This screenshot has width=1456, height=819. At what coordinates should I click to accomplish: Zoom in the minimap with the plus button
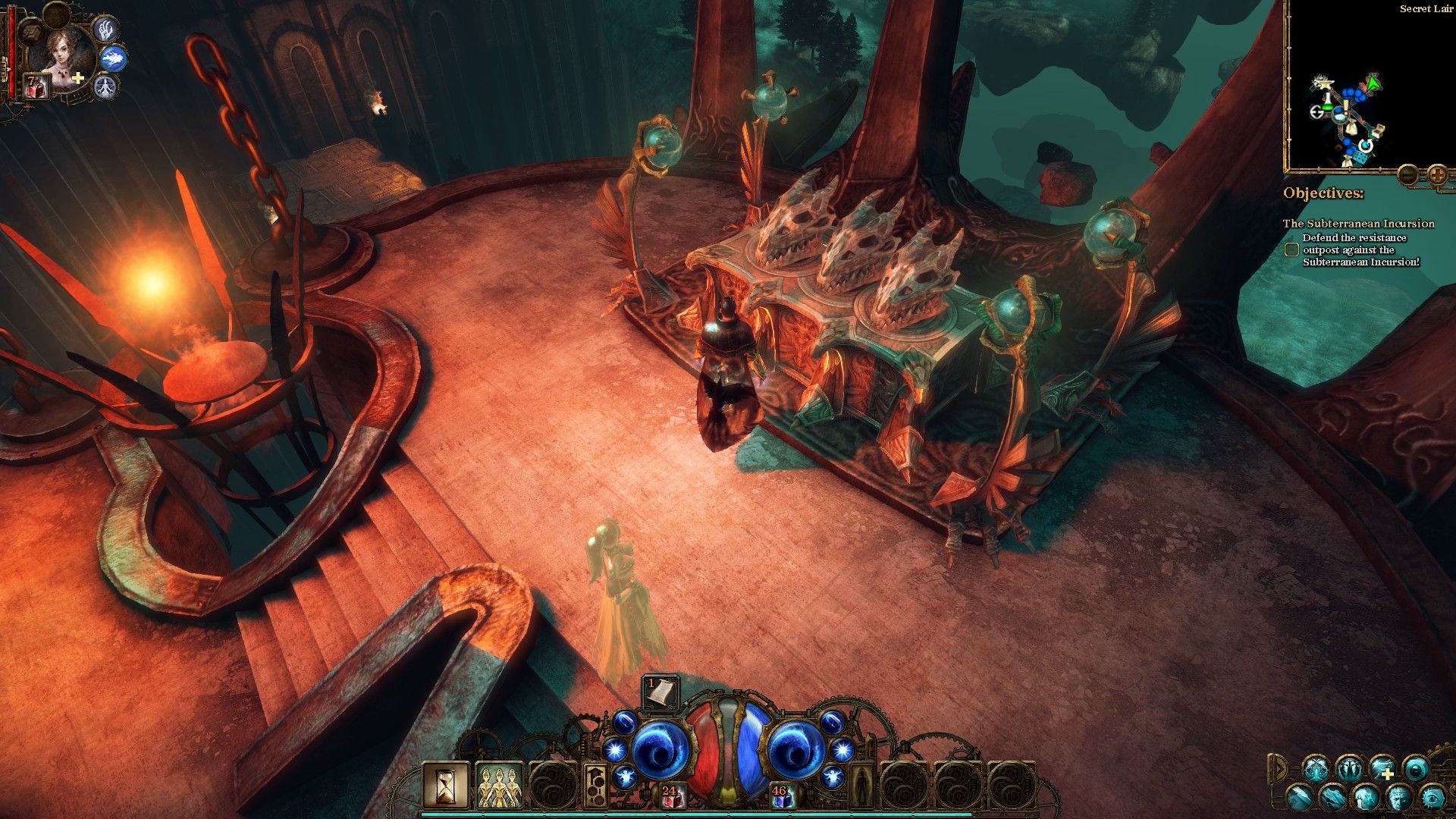click(x=1437, y=174)
